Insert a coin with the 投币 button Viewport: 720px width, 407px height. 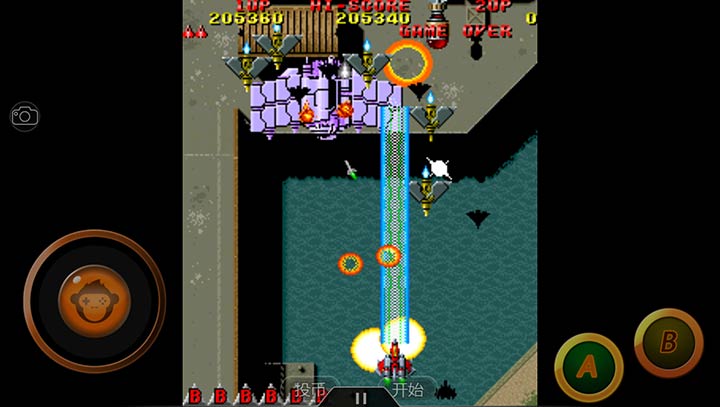coord(309,389)
